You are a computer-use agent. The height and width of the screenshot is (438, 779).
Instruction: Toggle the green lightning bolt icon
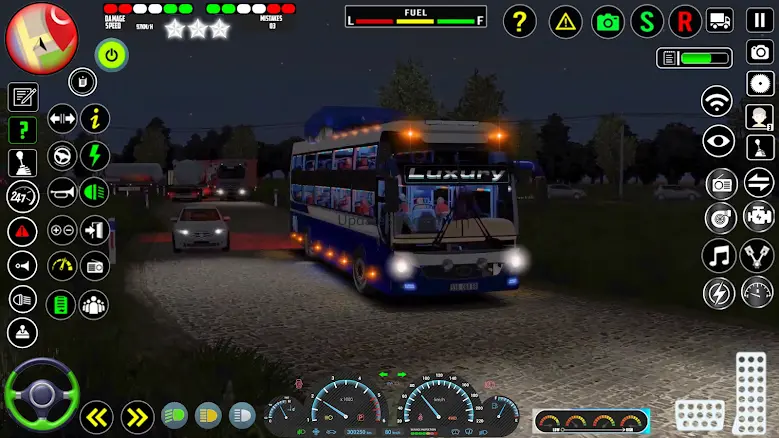[94, 155]
